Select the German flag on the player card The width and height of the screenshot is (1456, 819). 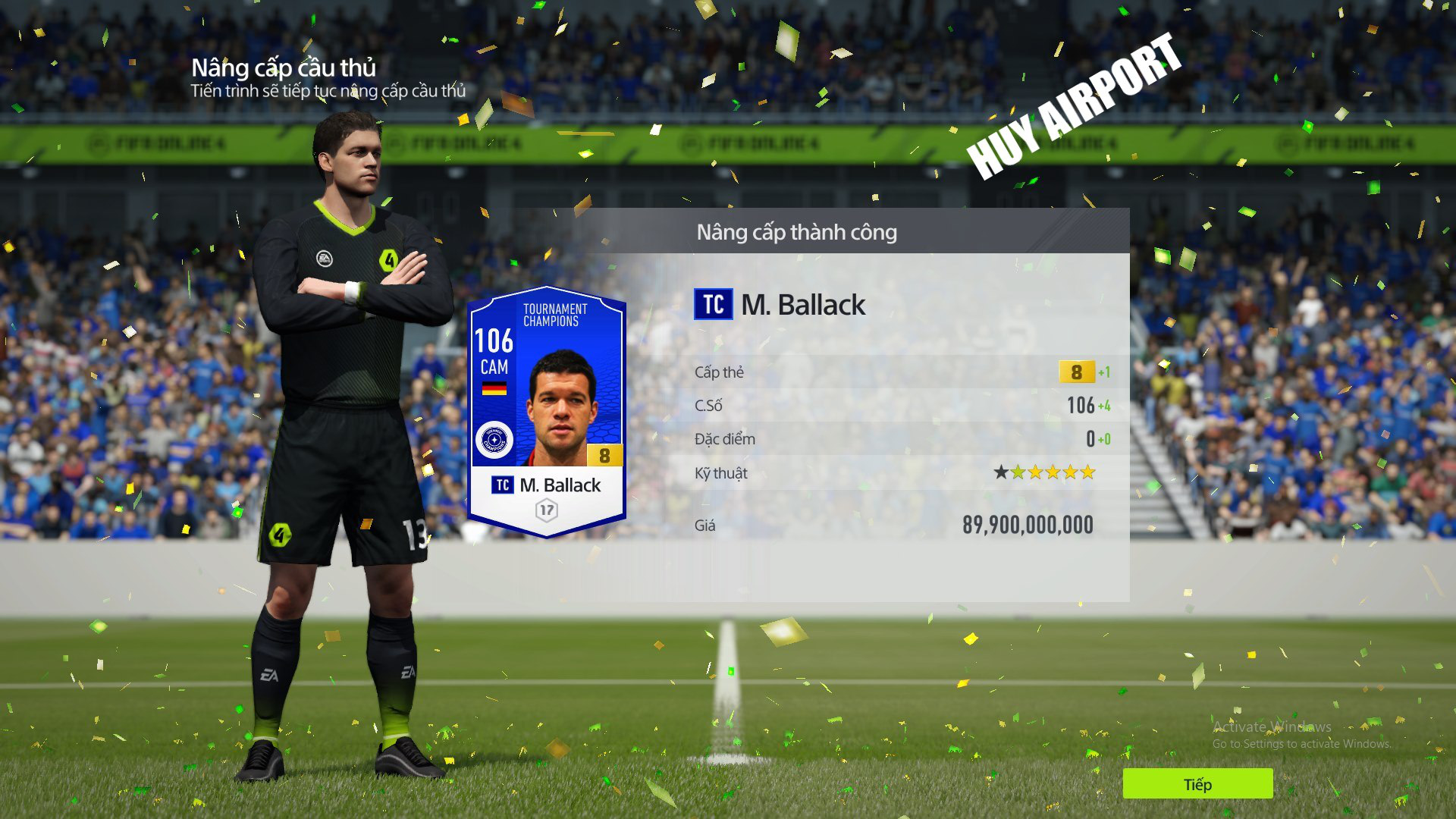(x=496, y=387)
